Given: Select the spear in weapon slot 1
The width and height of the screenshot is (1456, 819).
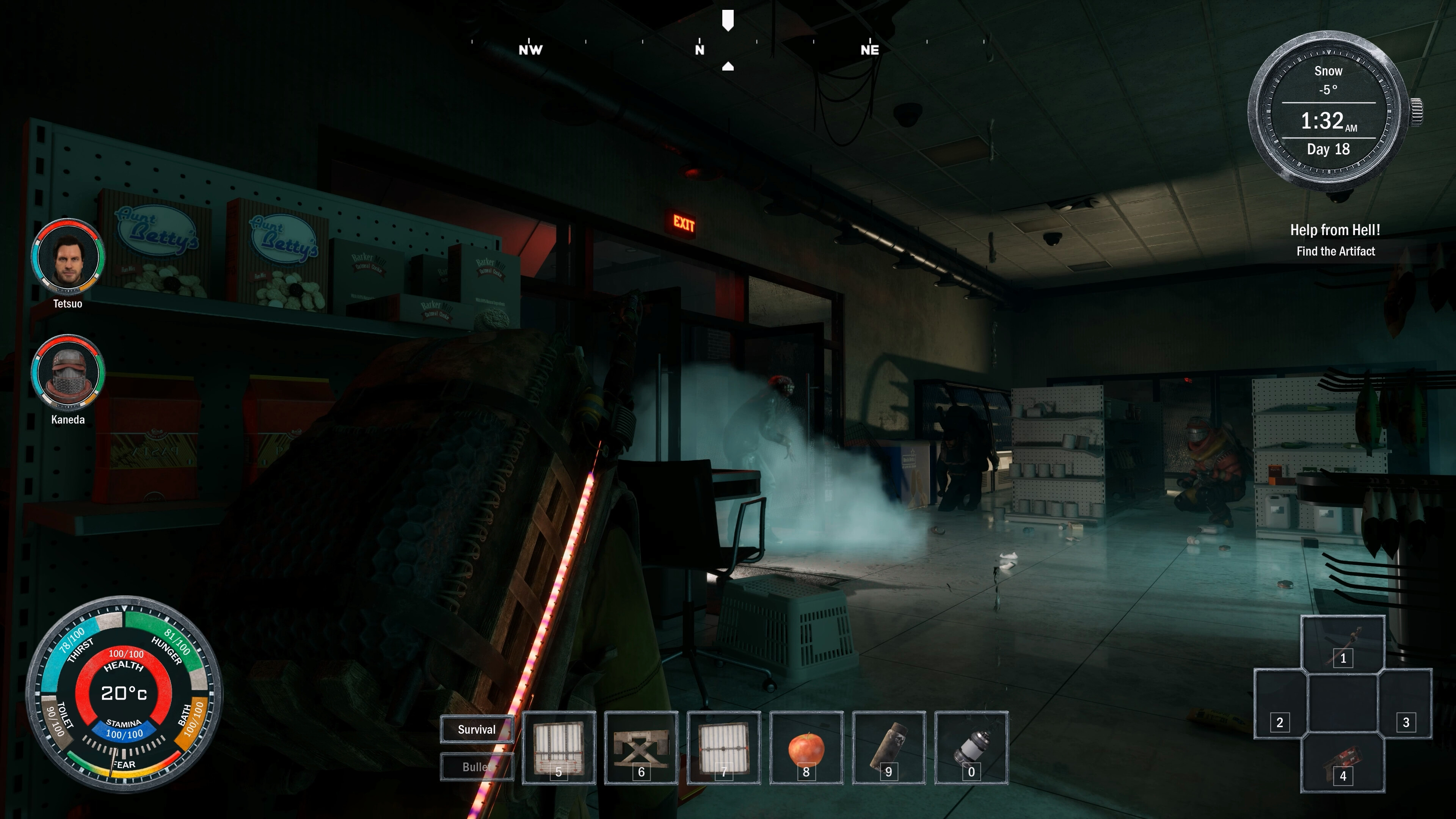Looking at the screenshot, I should pyautogui.click(x=1343, y=643).
